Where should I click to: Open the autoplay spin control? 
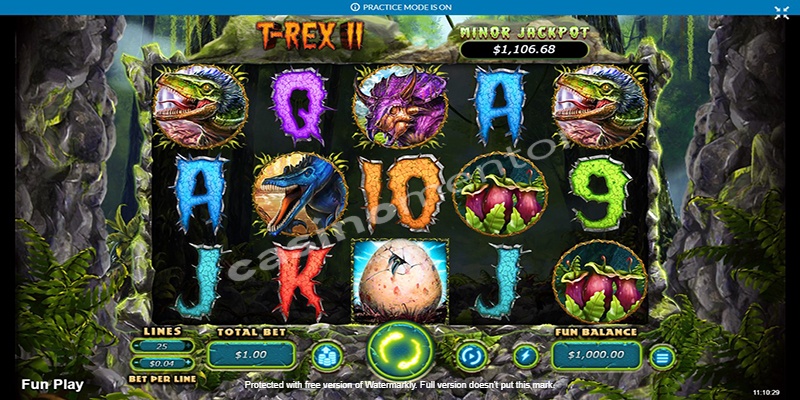click(x=470, y=355)
